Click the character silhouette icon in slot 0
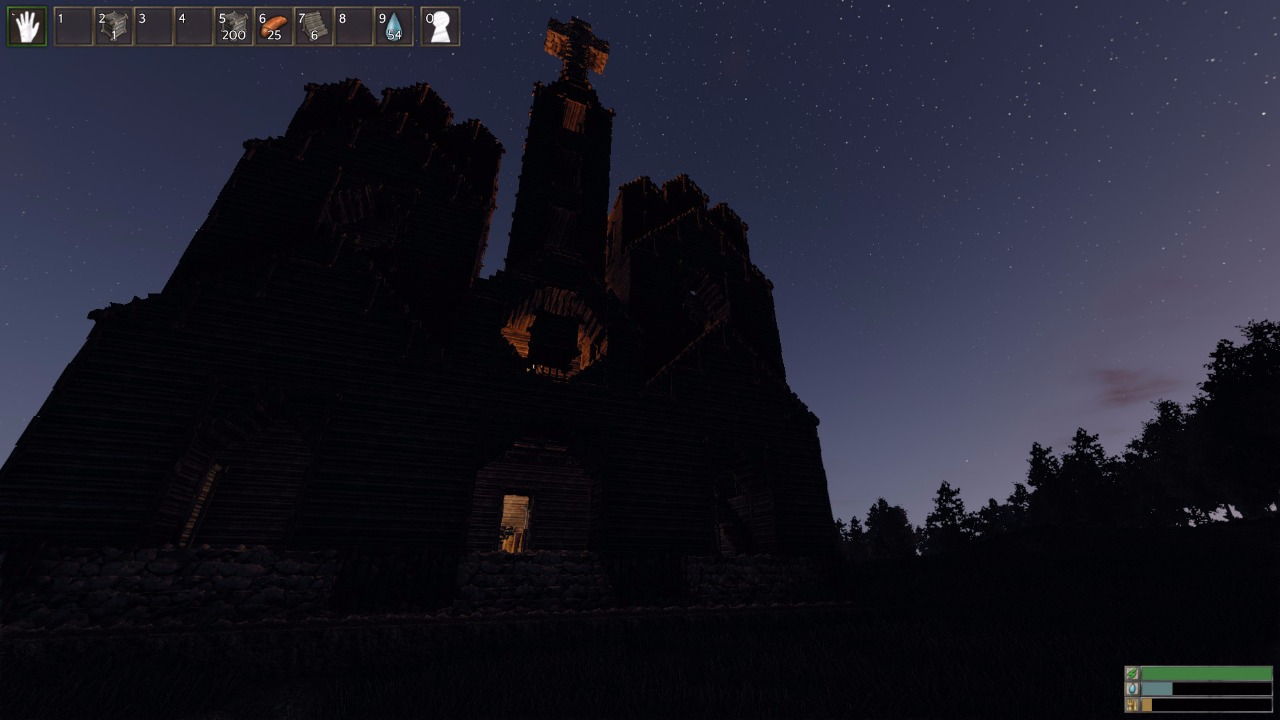 pyautogui.click(x=440, y=27)
